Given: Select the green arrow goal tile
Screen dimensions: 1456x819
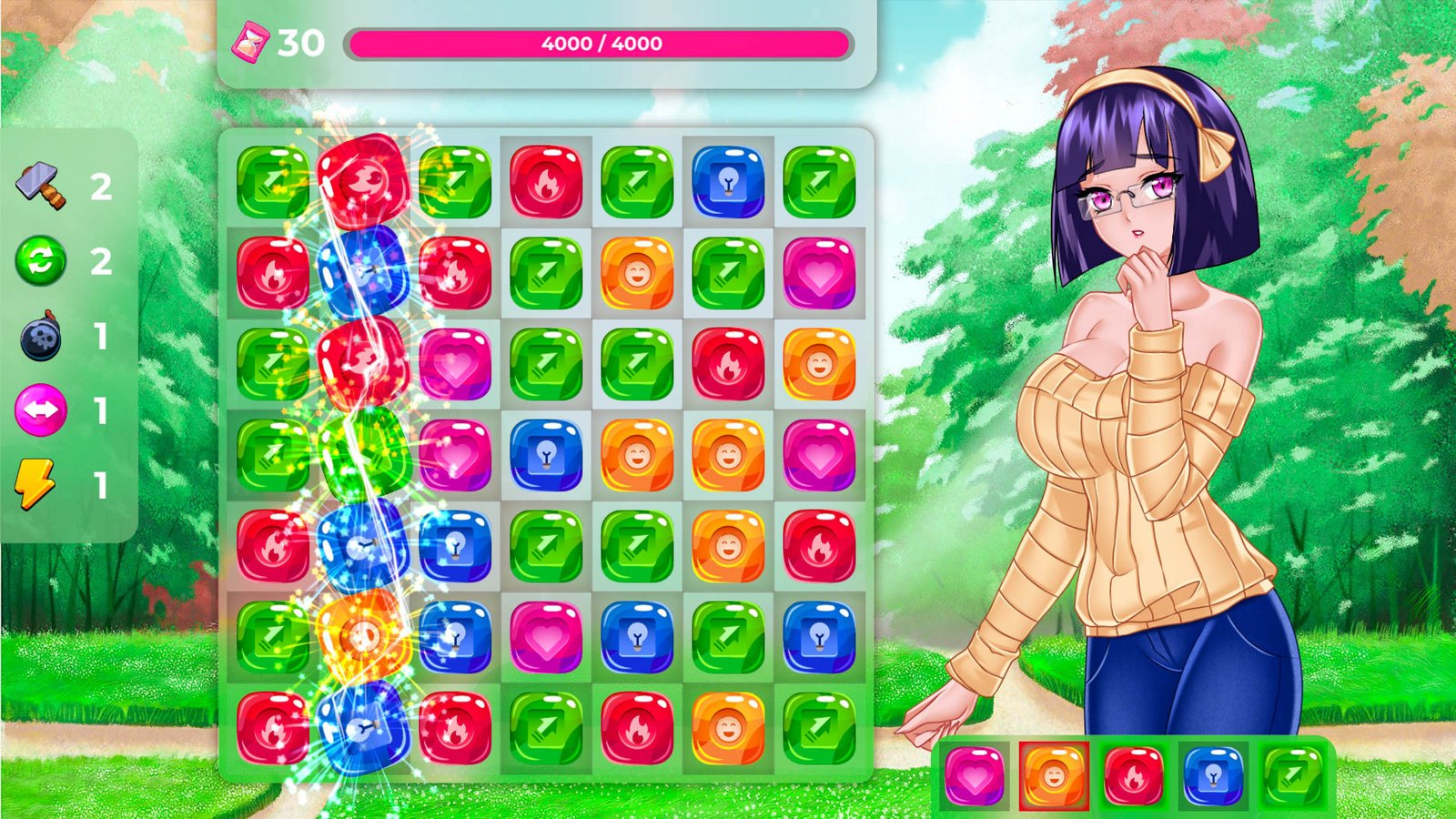Looking at the screenshot, I should 1289,780.
